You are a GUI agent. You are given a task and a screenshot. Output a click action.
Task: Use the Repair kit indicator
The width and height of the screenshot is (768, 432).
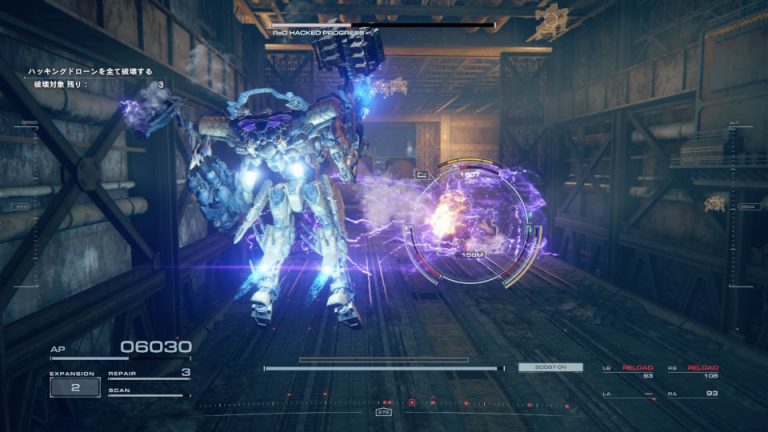[149, 374]
